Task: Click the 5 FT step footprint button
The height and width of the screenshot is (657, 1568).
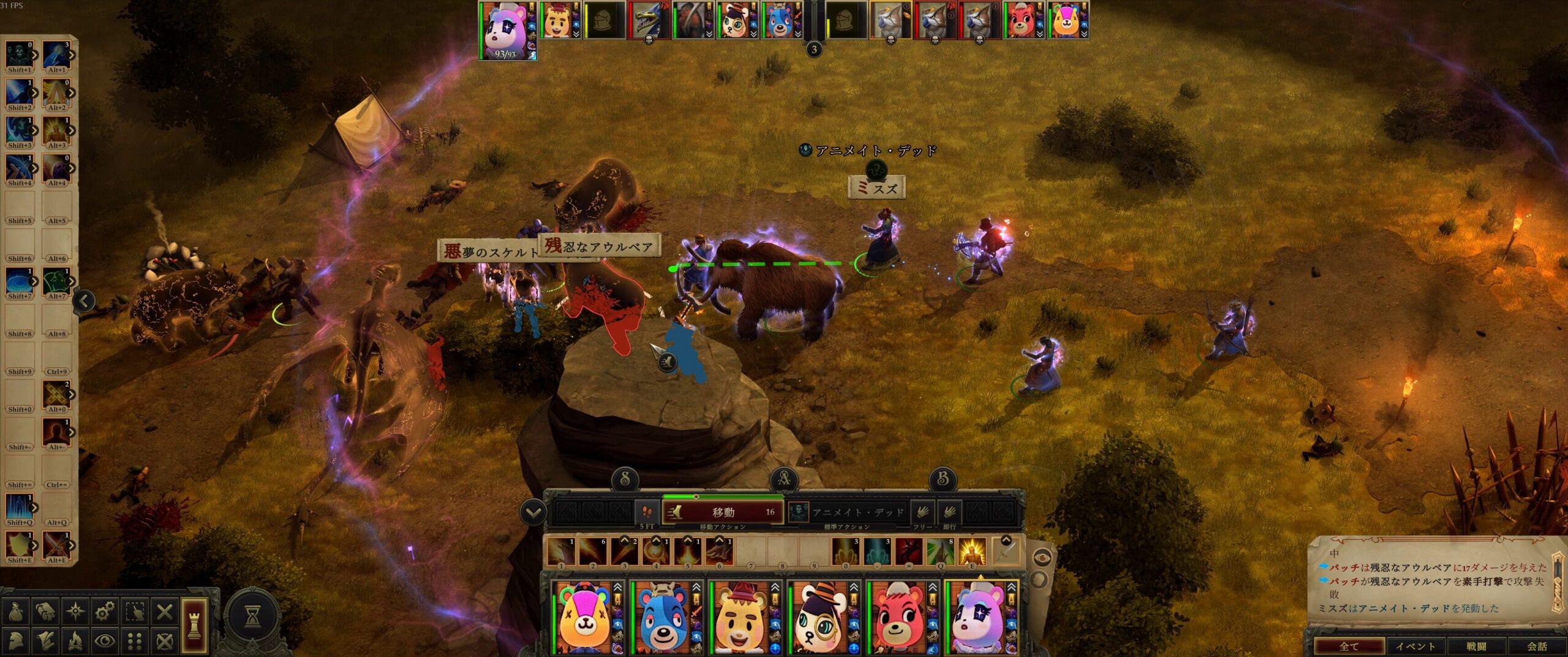Action: coord(647,512)
